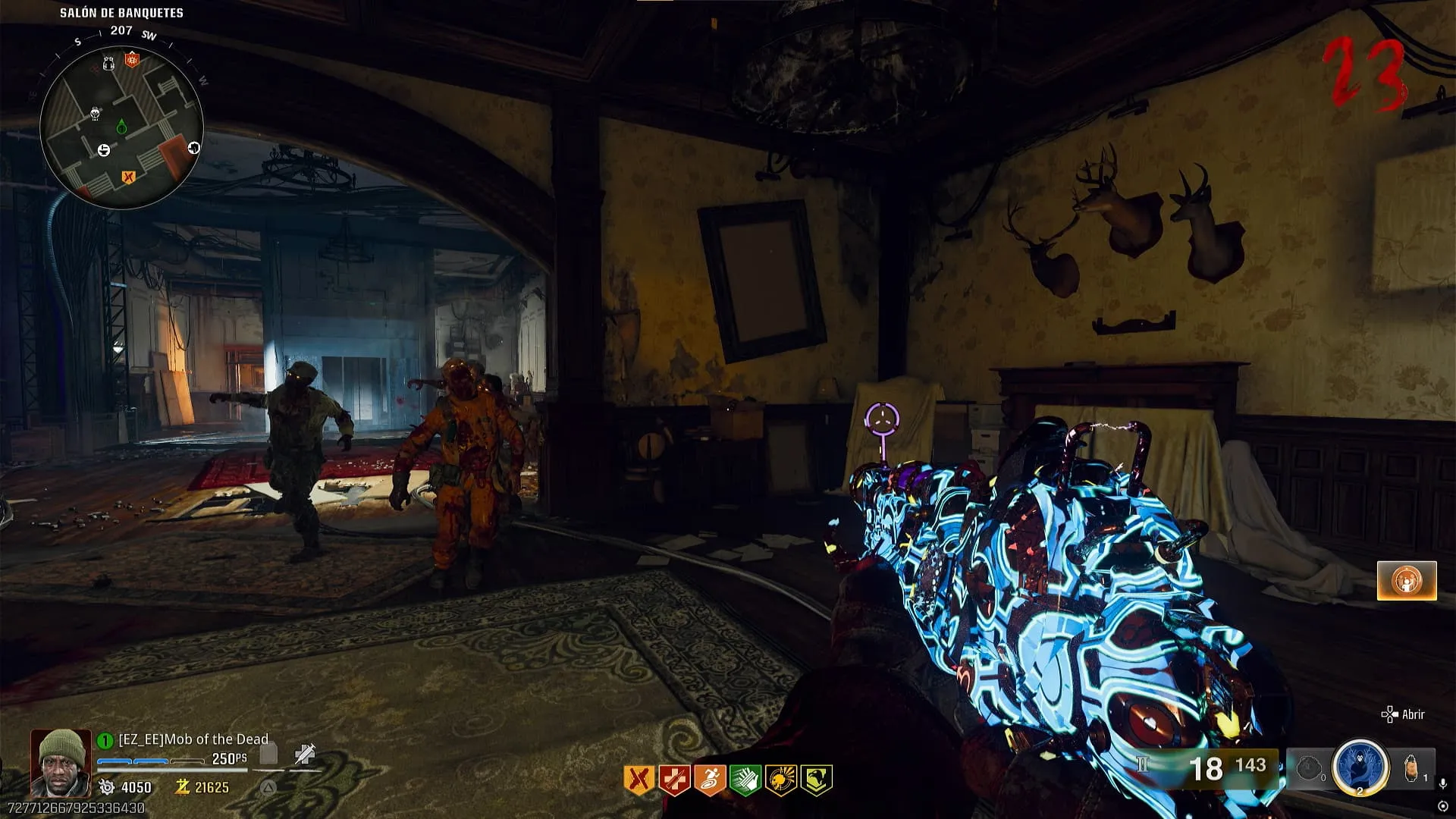This screenshot has height=819, width=1456.
Task: Select the yellow vulture head perk icon
Action: coord(816,780)
